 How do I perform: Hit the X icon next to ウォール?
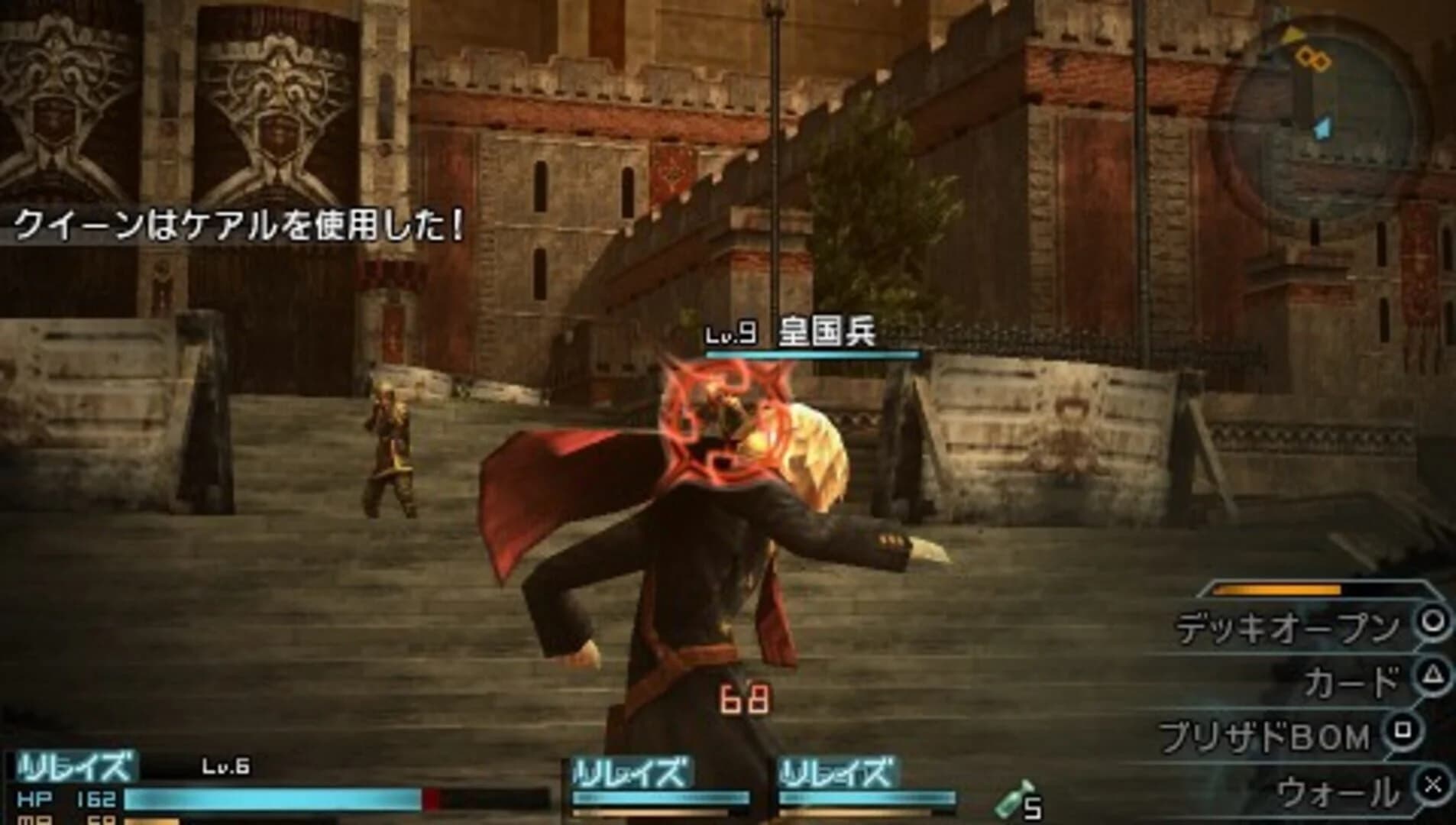1433,784
